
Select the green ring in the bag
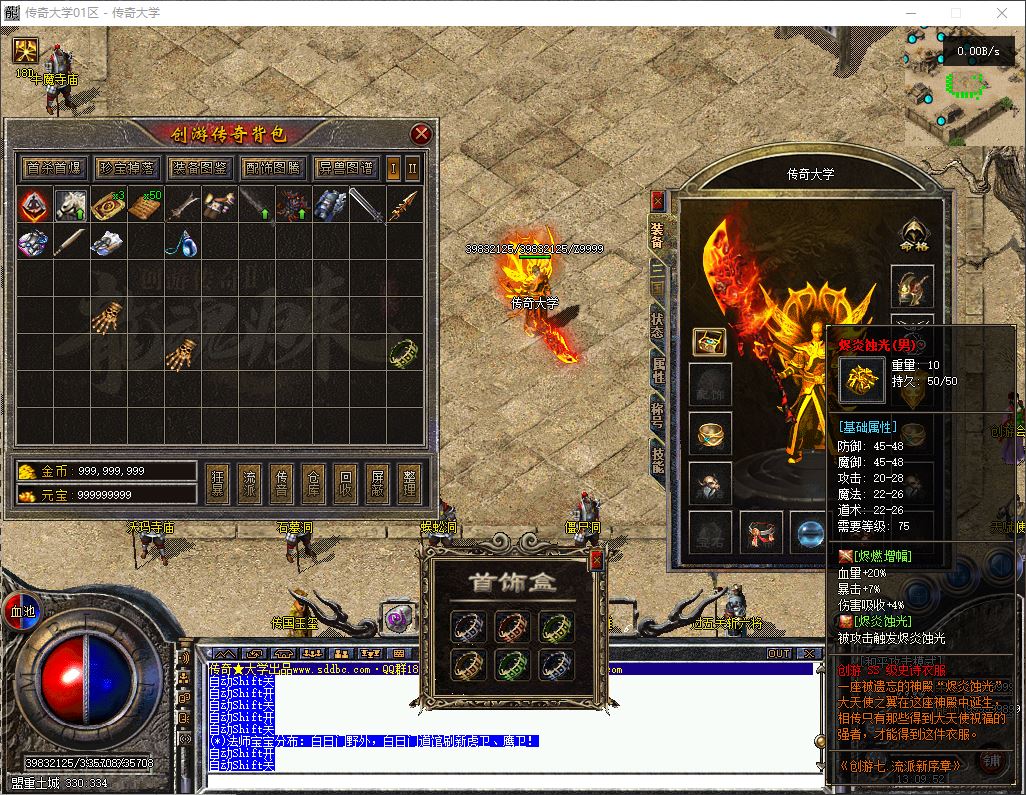click(x=402, y=352)
